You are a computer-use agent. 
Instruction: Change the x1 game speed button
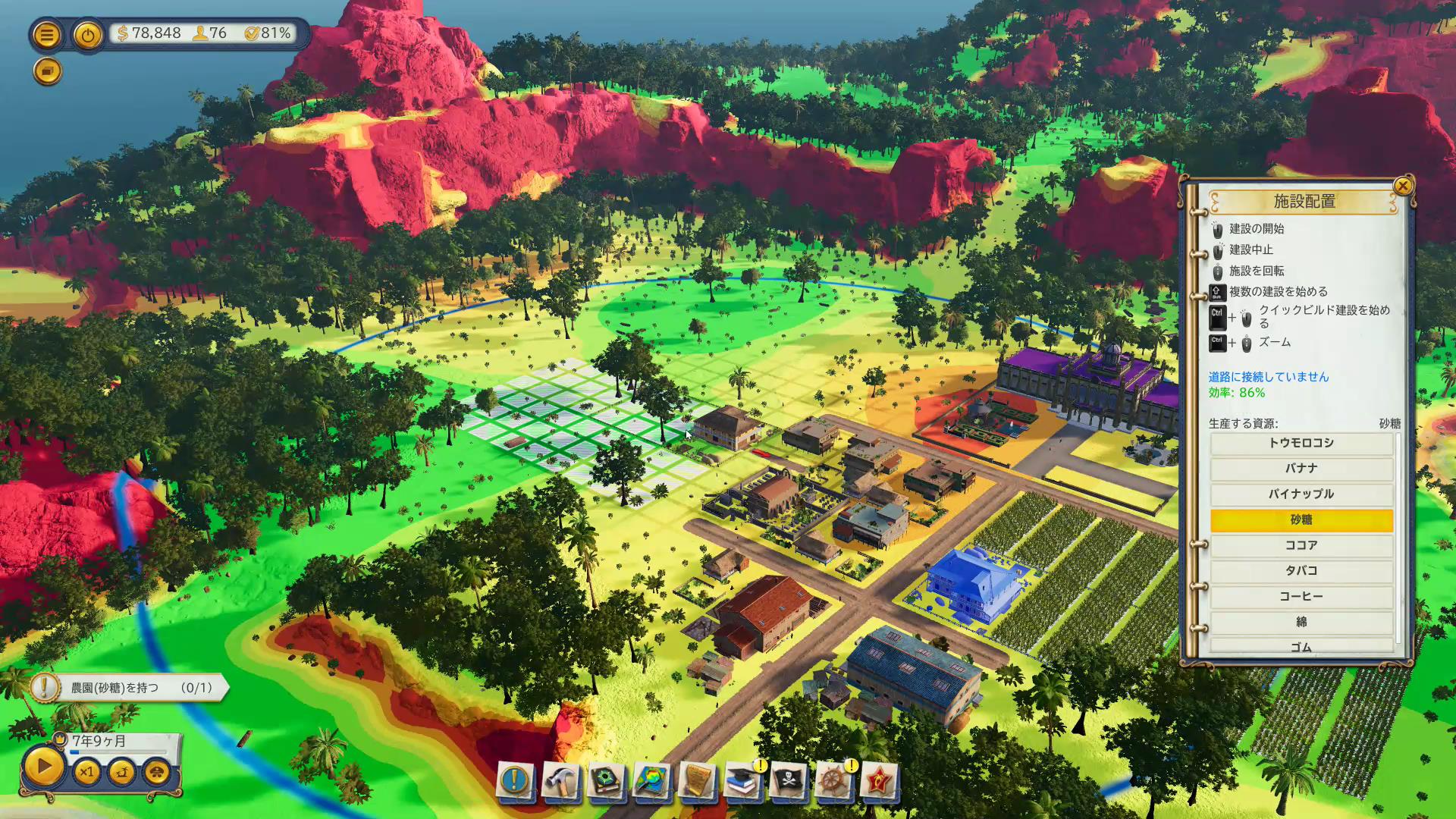(86, 773)
